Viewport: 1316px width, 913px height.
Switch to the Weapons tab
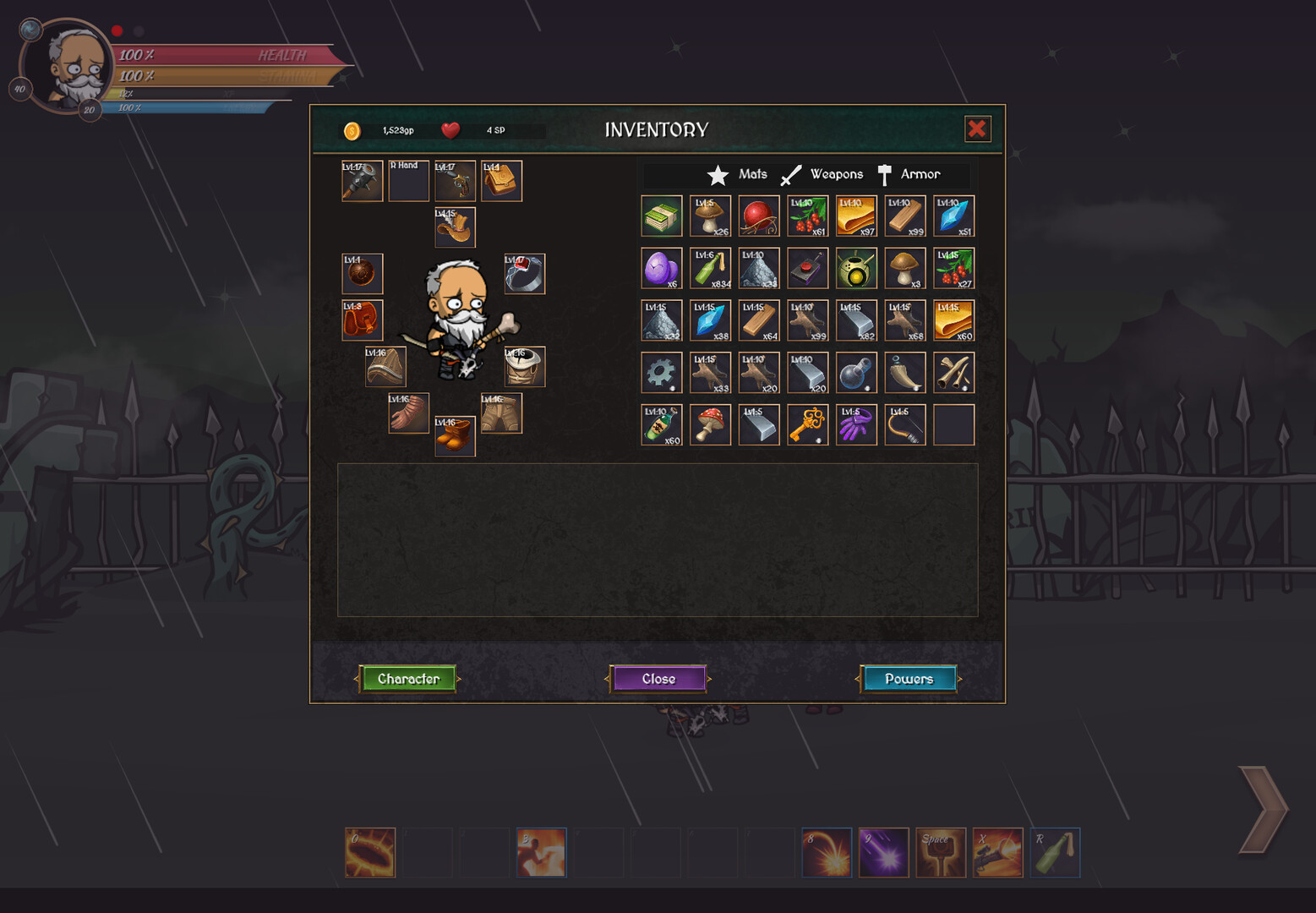822,174
